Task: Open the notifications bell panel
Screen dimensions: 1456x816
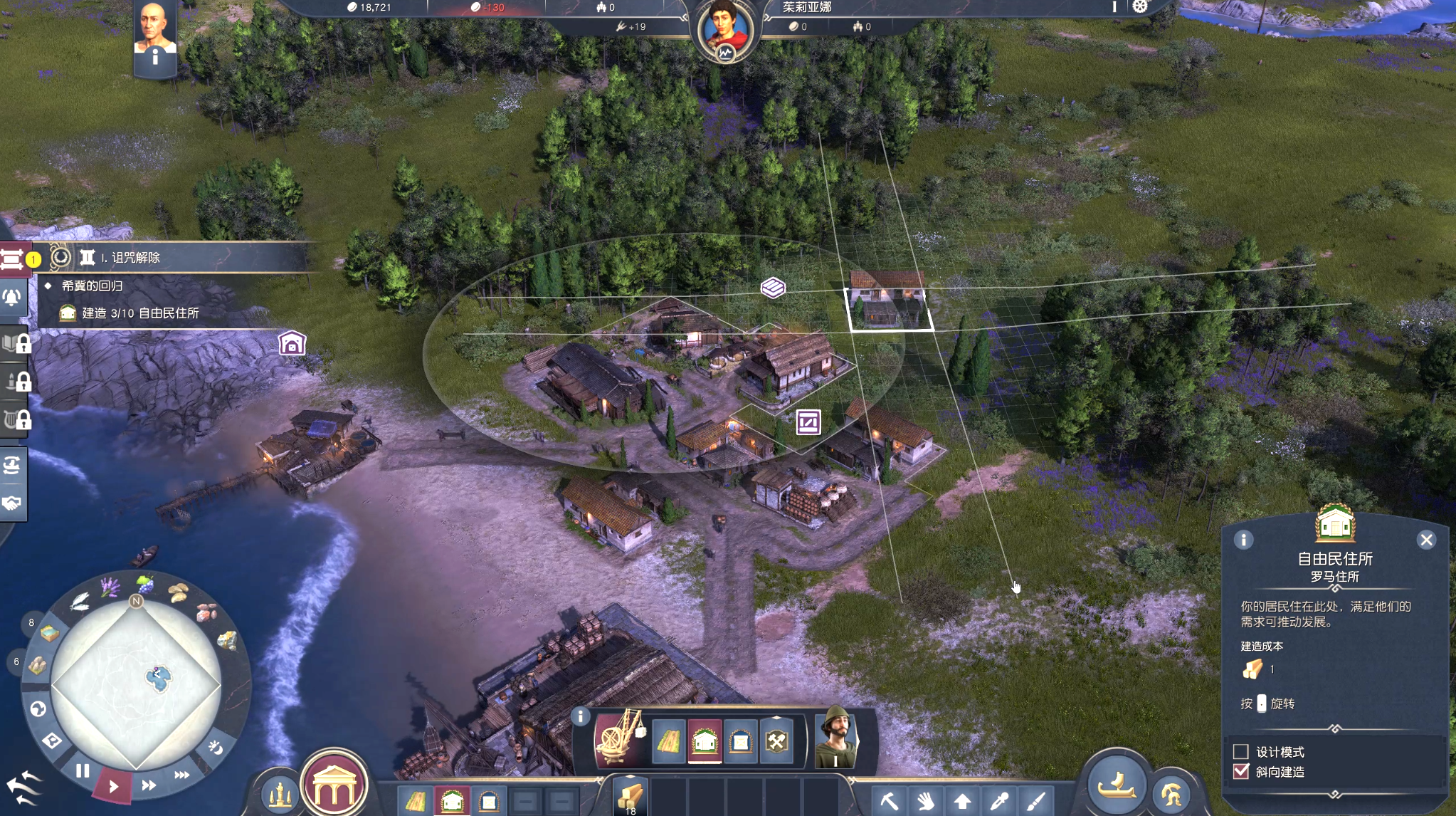Action: click(12, 297)
